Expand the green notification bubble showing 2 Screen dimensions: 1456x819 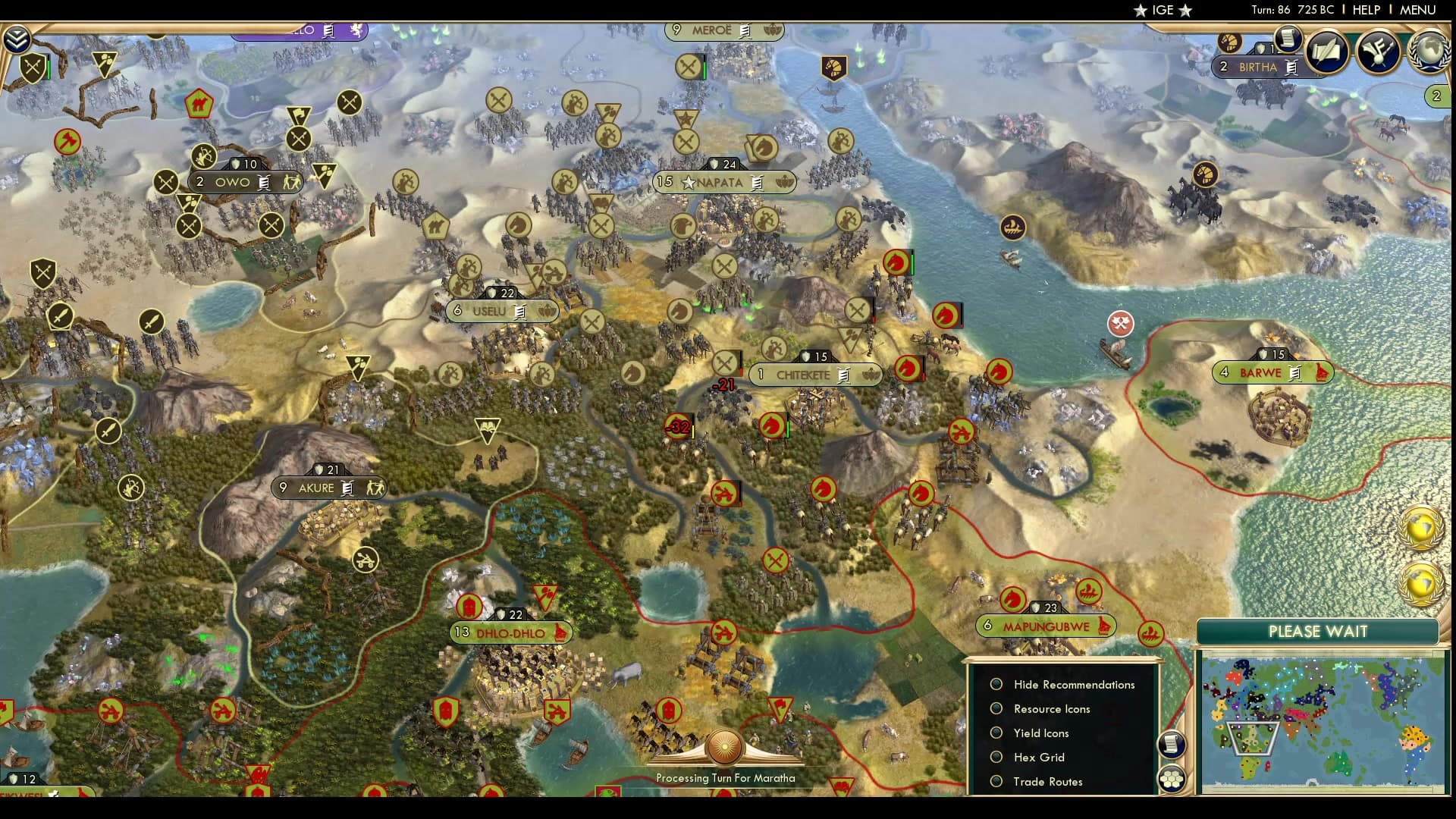pyautogui.click(x=1436, y=96)
